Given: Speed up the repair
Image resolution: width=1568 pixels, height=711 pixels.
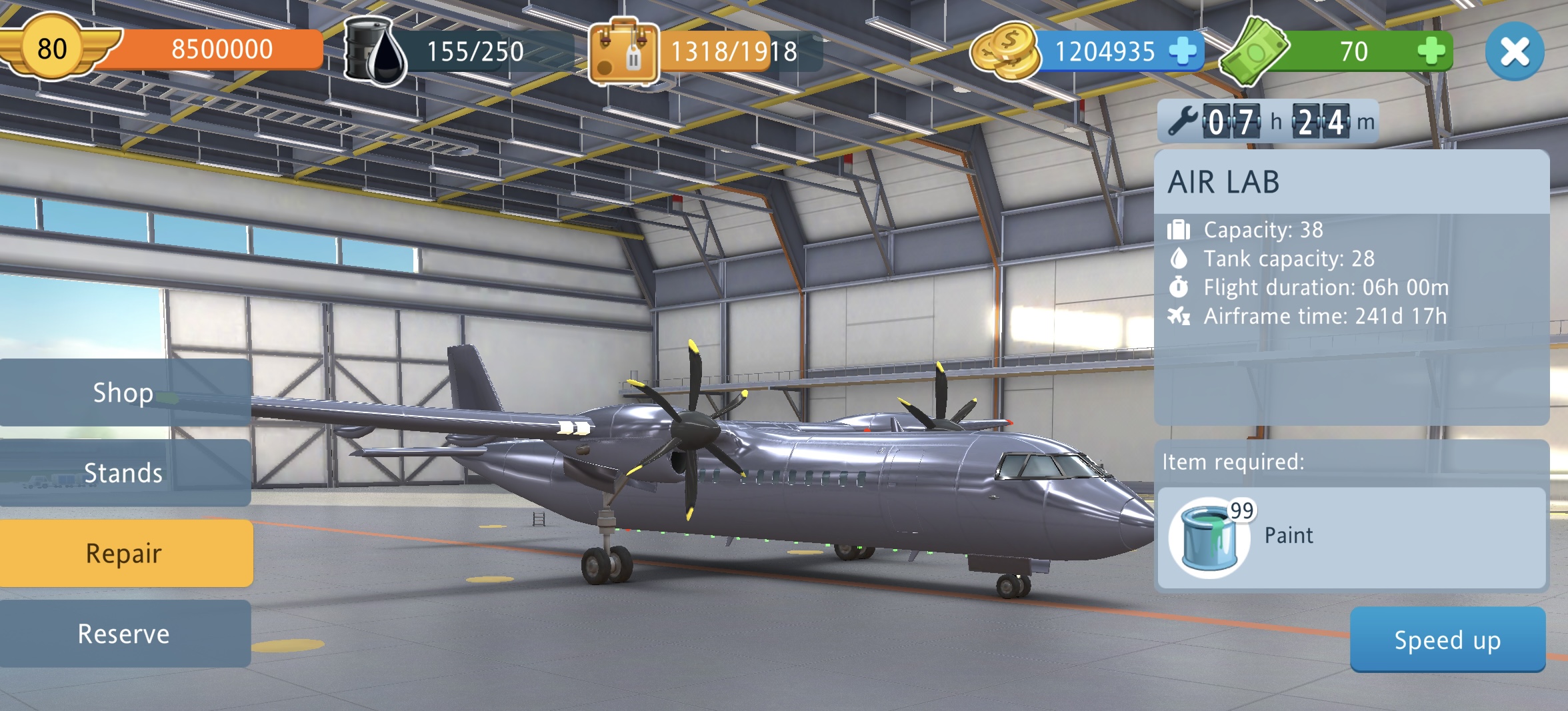Looking at the screenshot, I should 1447,640.
